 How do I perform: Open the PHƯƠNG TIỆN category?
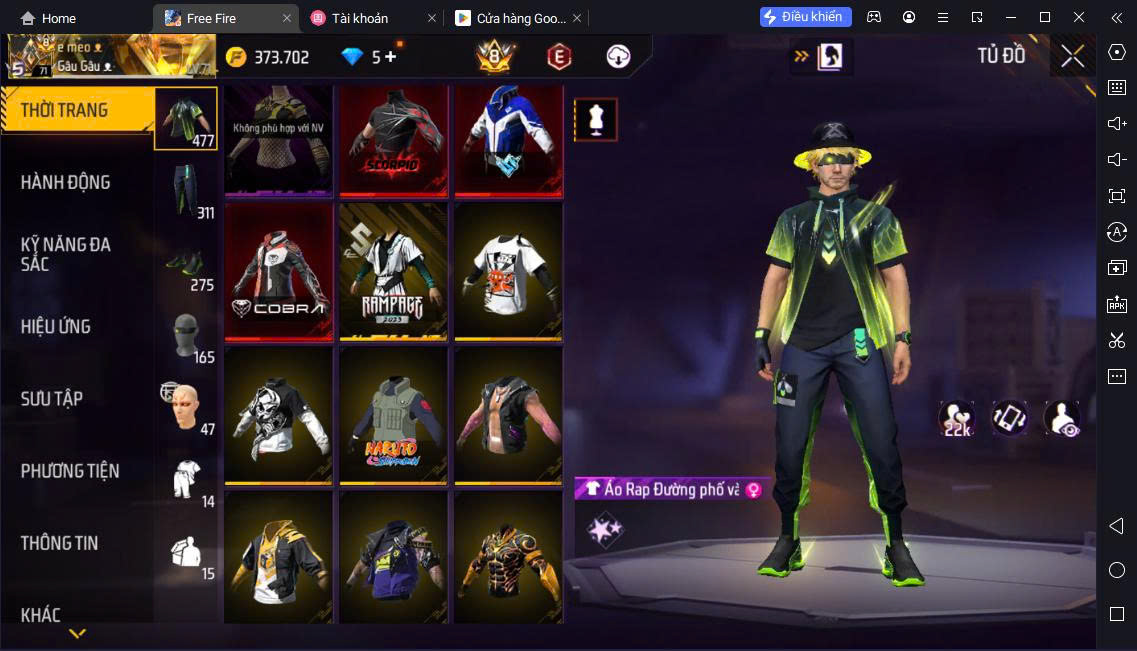[x=70, y=470]
